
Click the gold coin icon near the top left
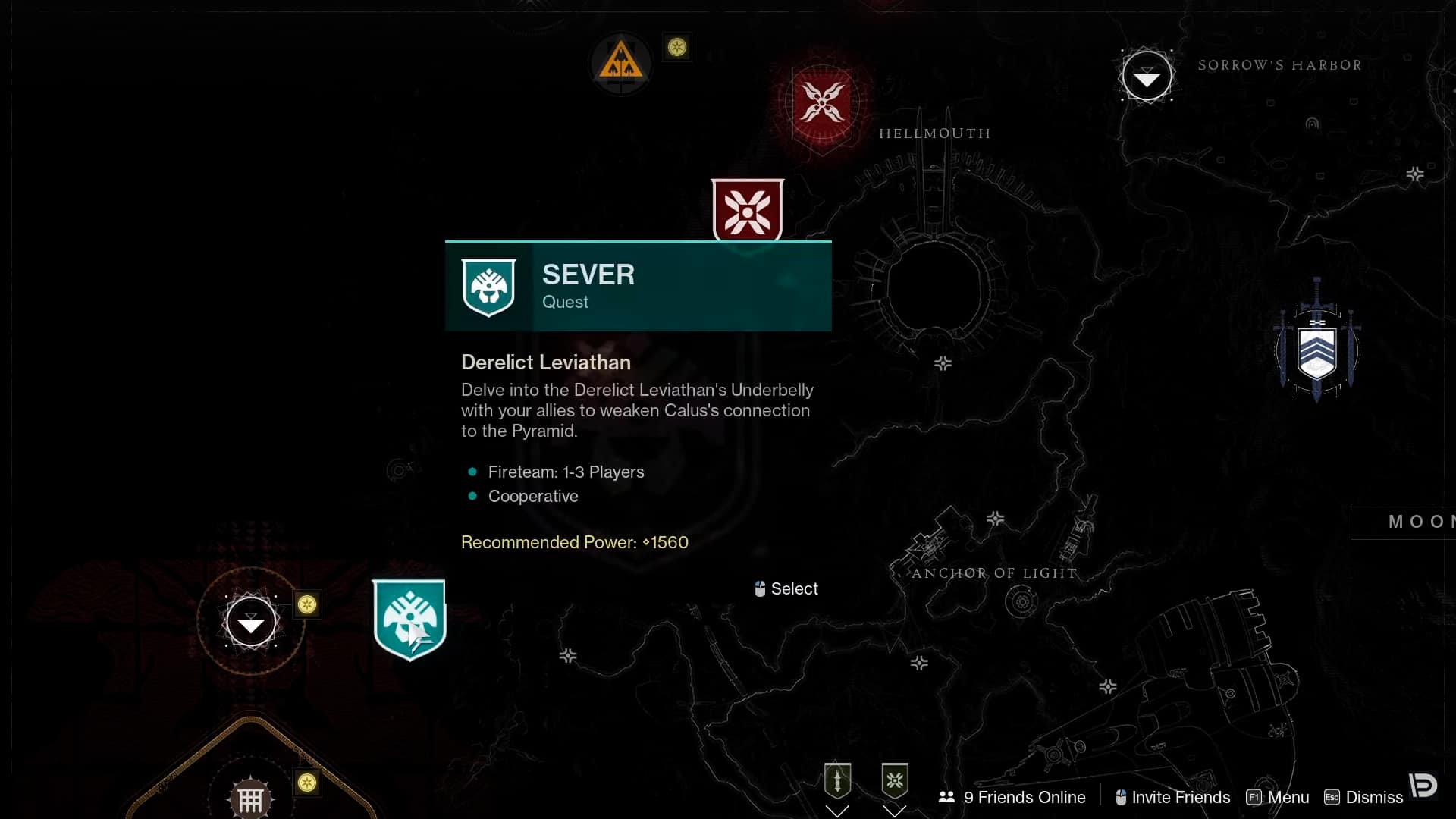point(677,47)
